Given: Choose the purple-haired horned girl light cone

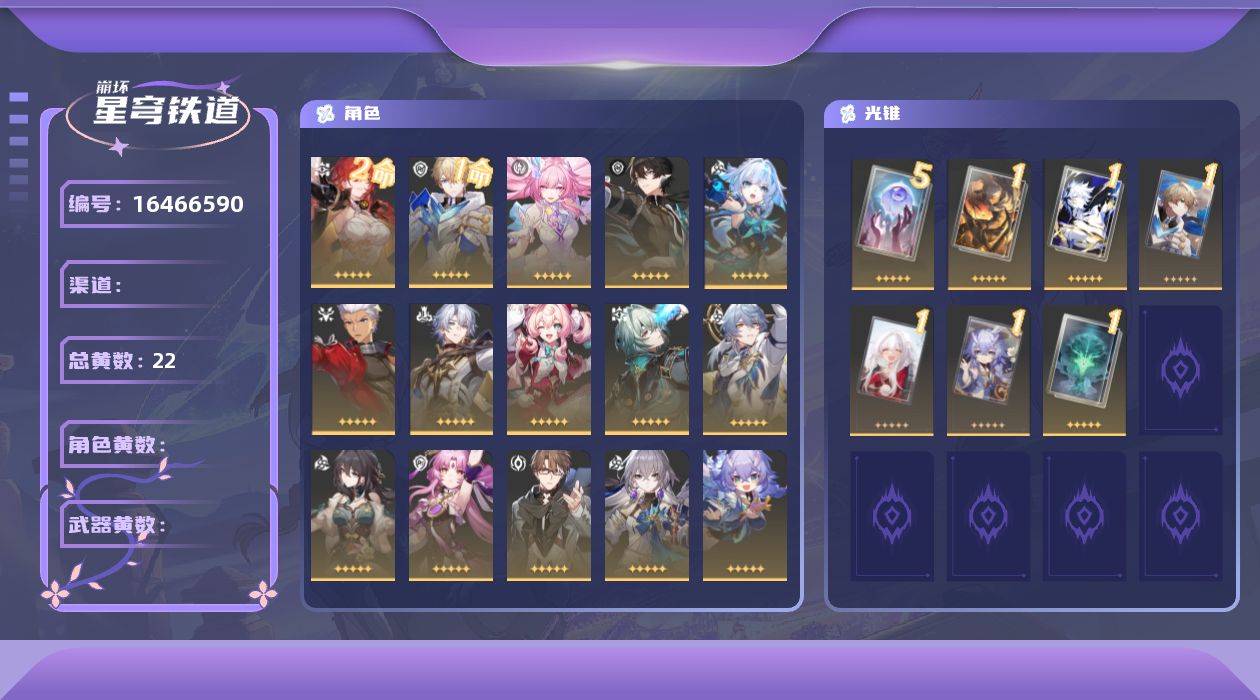Looking at the screenshot, I should 988,370.
